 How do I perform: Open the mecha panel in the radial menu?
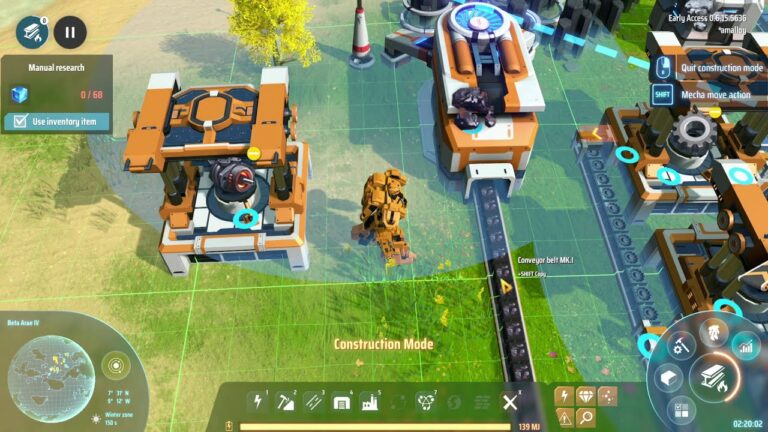click(713, 333)
